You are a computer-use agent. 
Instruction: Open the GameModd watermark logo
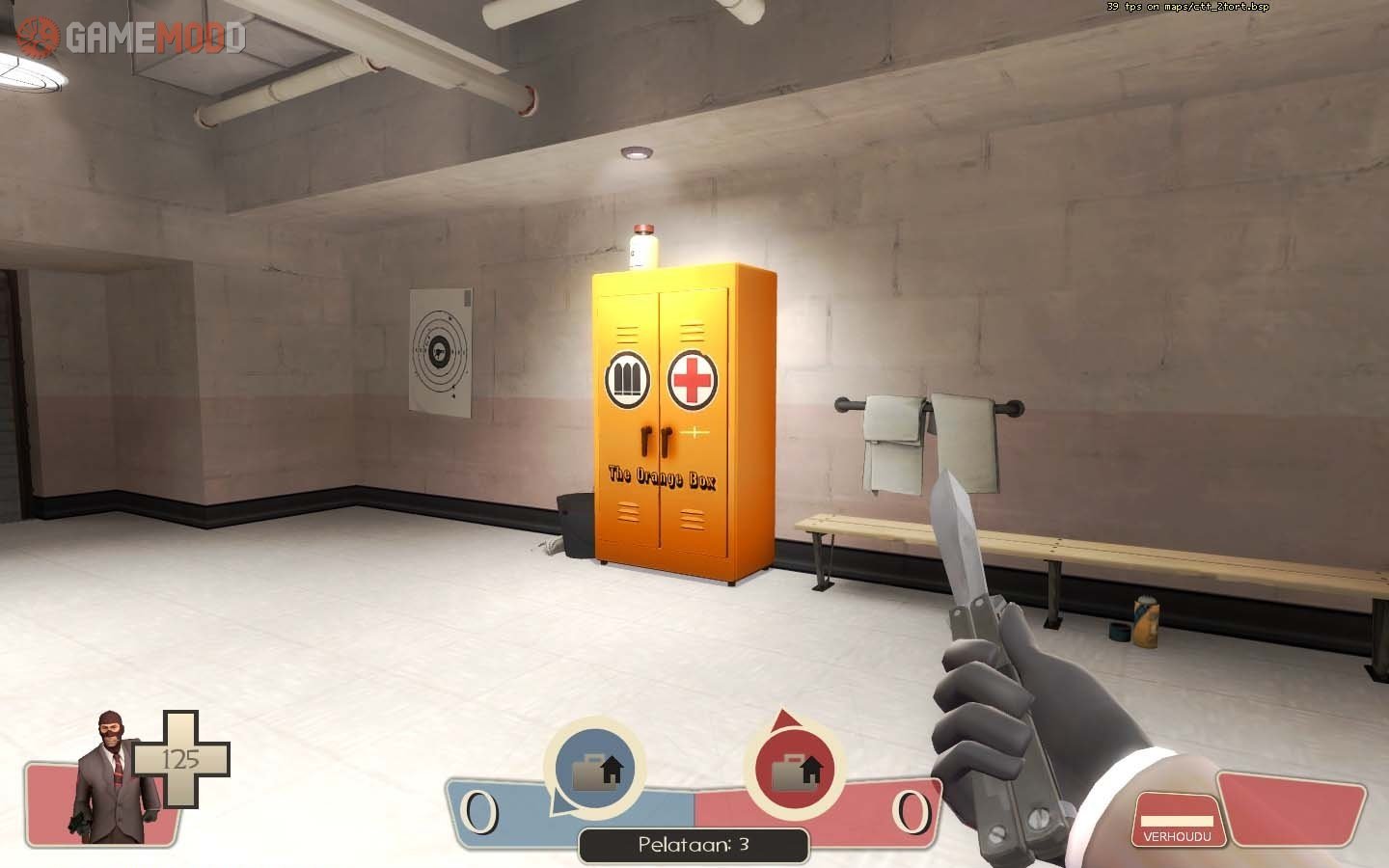point(132,38)
